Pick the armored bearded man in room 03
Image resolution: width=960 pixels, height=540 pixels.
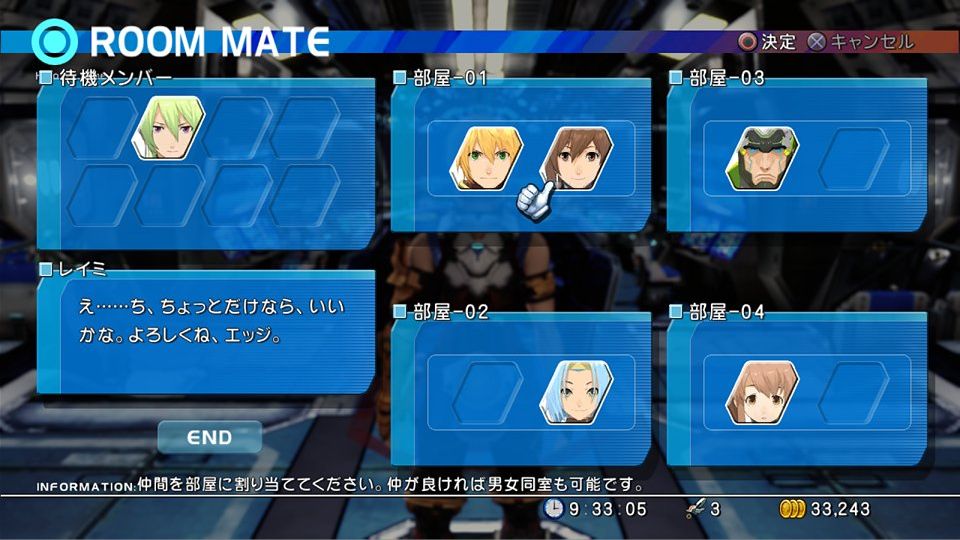pyautogui.click(x=762, y=158)
